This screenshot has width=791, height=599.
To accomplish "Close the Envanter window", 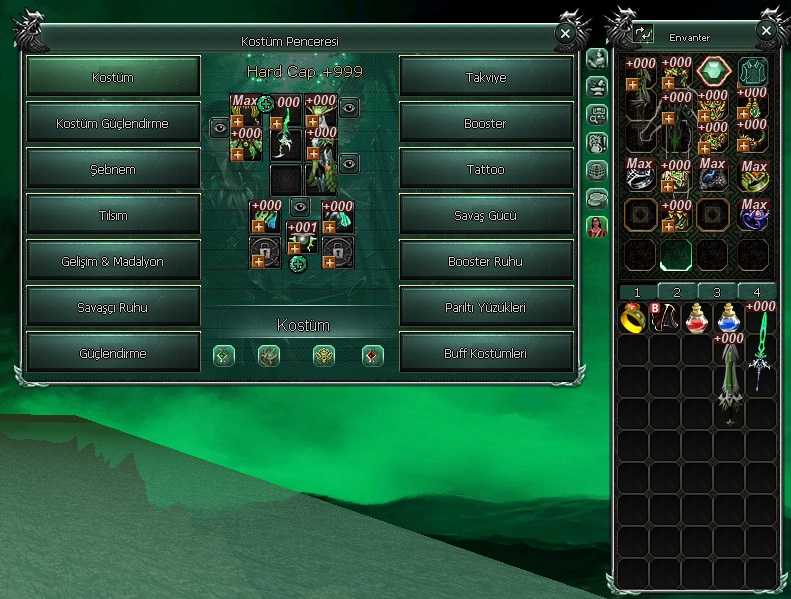I will pyautogui.click(x=767, y=31).
